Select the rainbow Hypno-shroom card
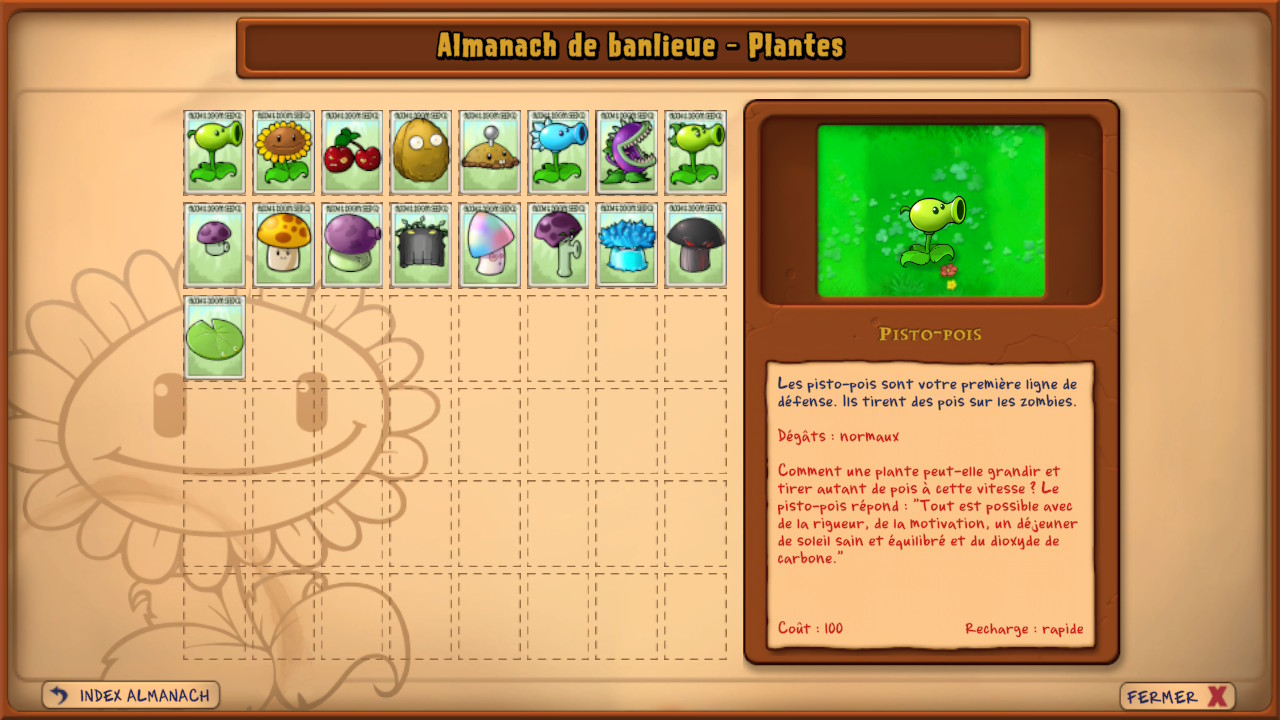 pos(490,245)
